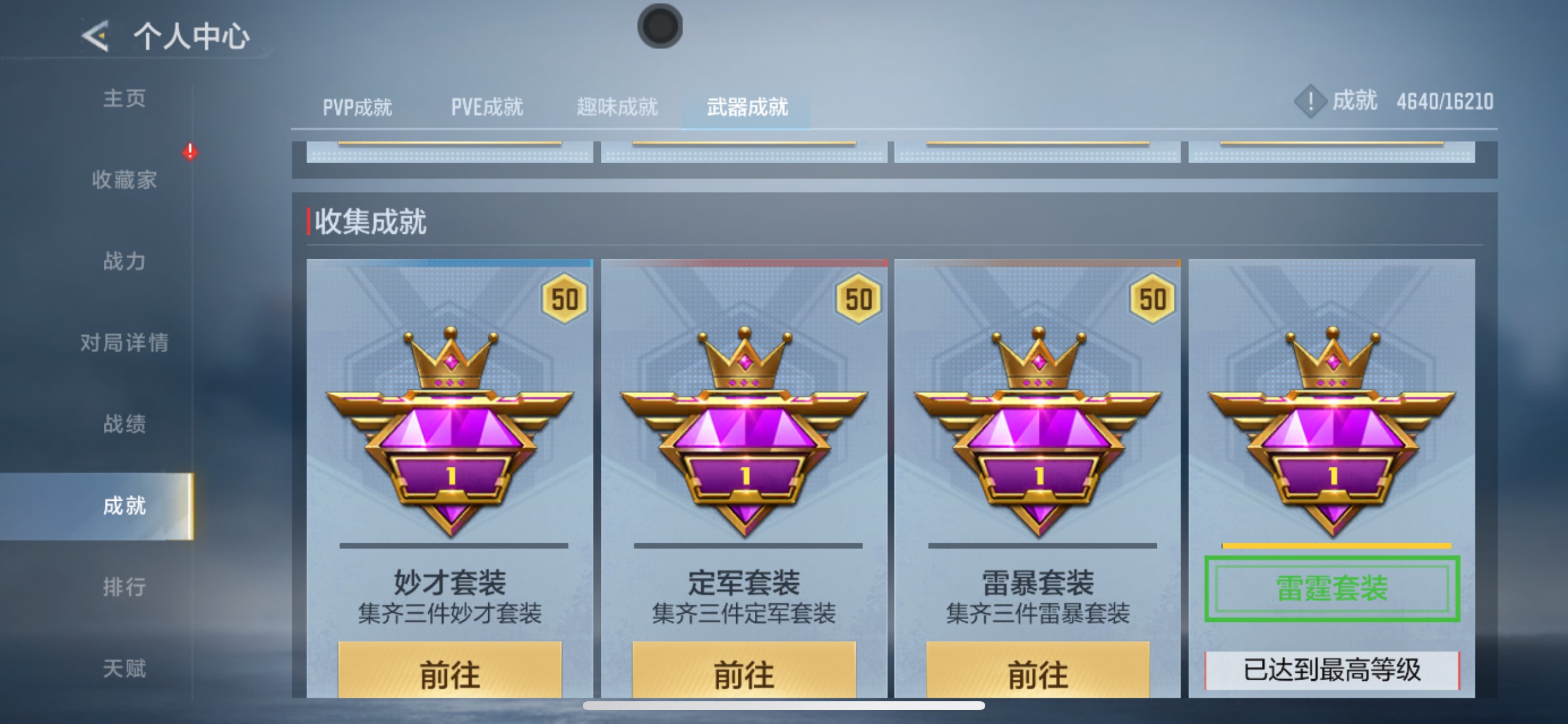The image size is (1568, 724).
Task: Open the 趣味成就 tab
Action: point(616,107)
